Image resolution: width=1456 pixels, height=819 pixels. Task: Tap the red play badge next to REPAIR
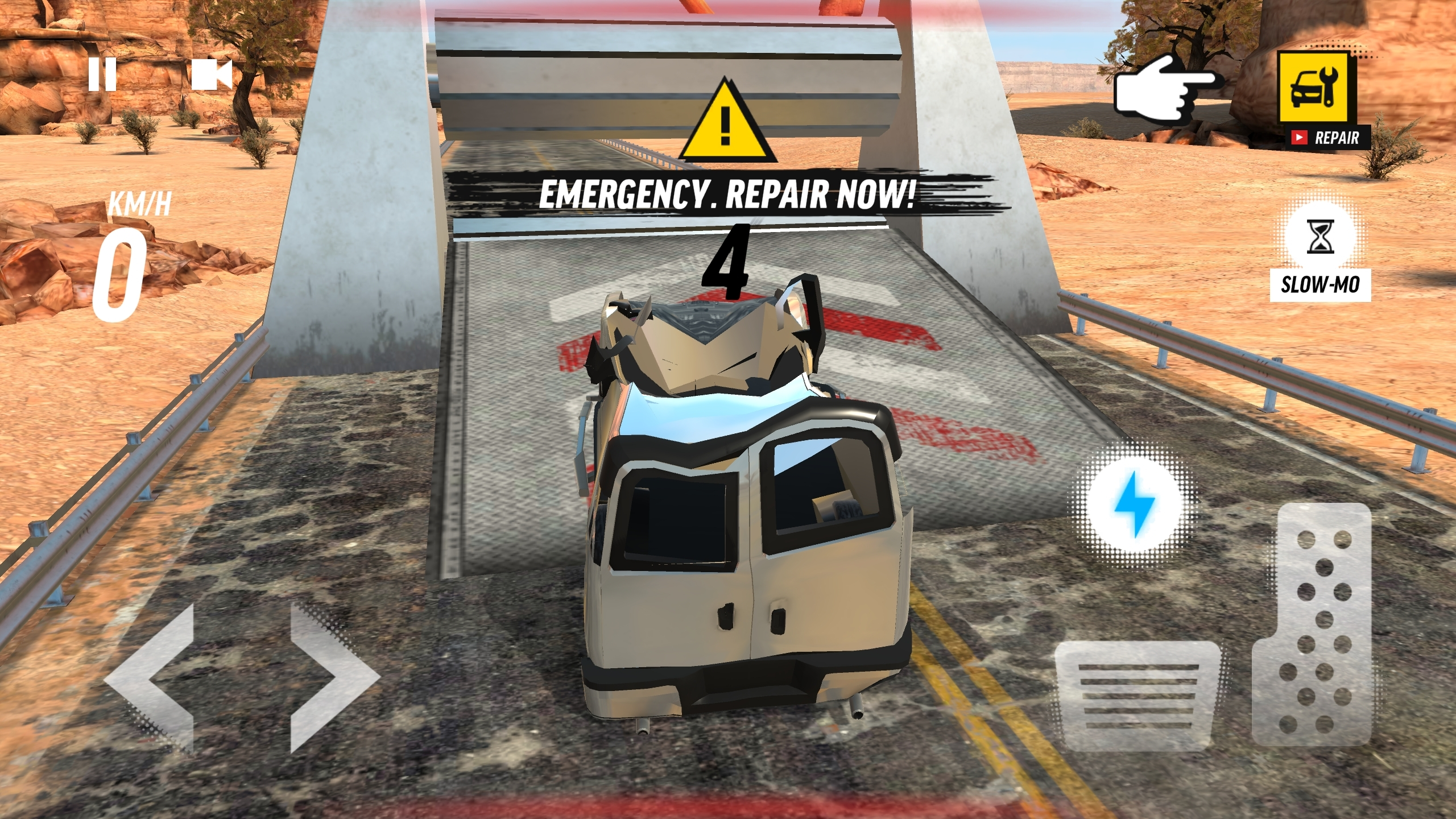(x=1300, y=138)
